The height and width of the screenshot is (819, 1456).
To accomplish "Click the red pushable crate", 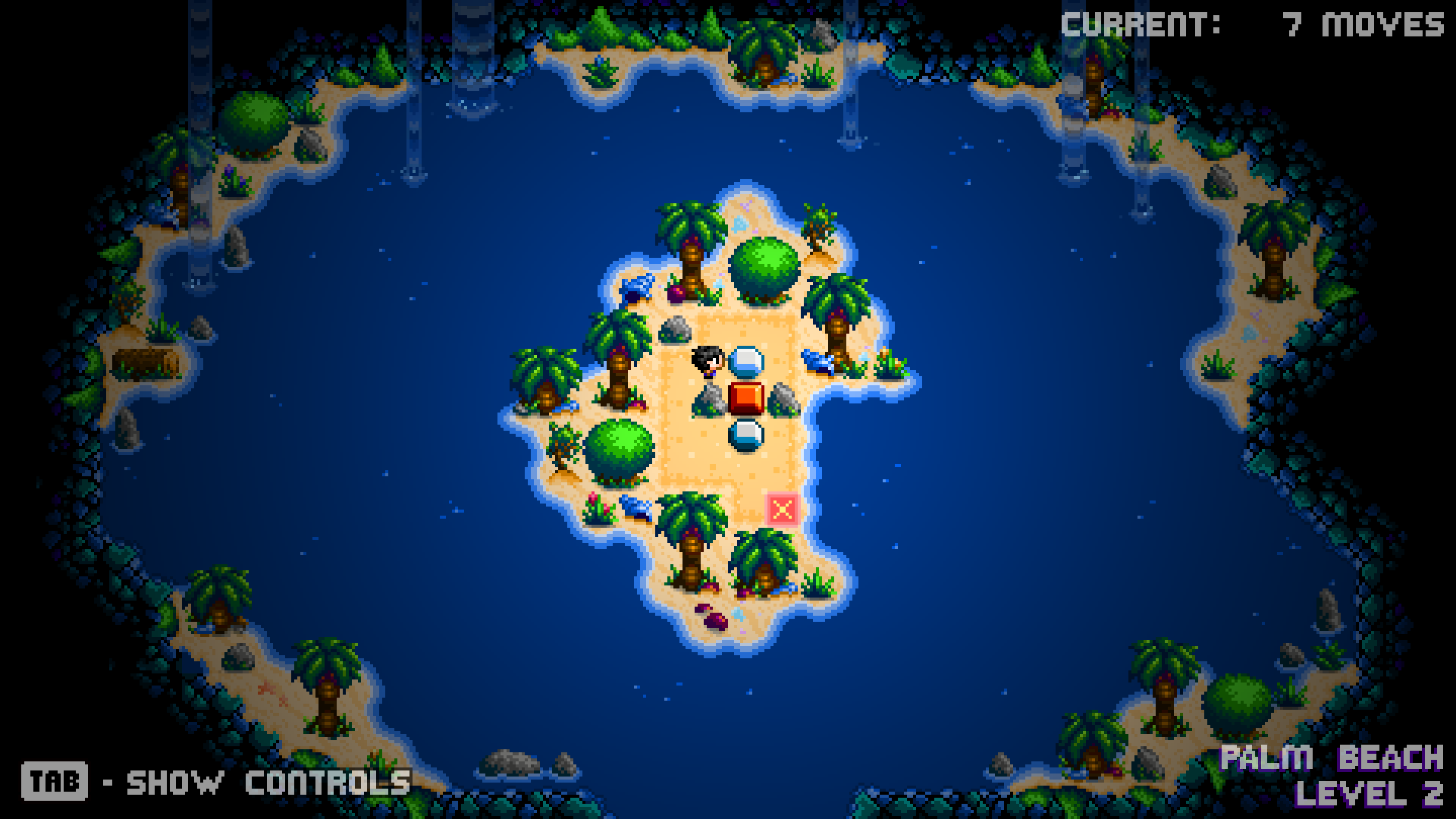I will (x=747, y=398).
